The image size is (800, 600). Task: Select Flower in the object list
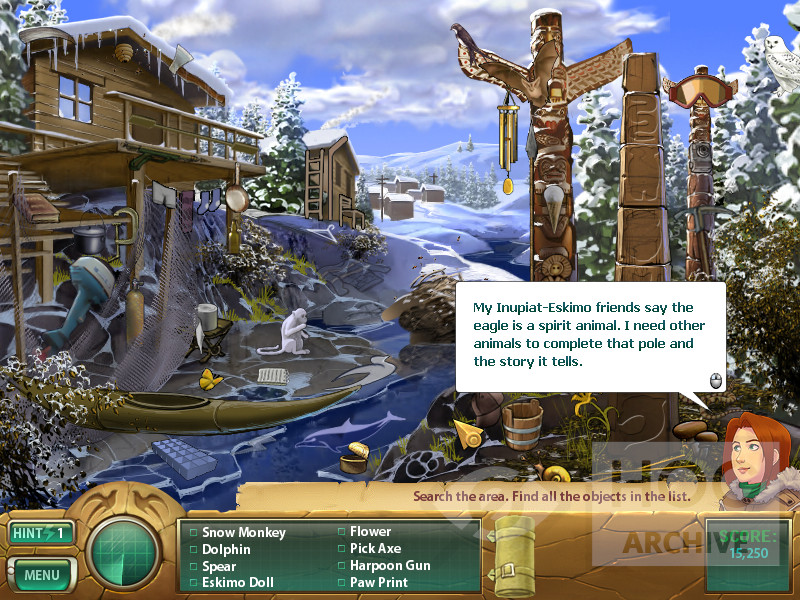tap(370, 532)
